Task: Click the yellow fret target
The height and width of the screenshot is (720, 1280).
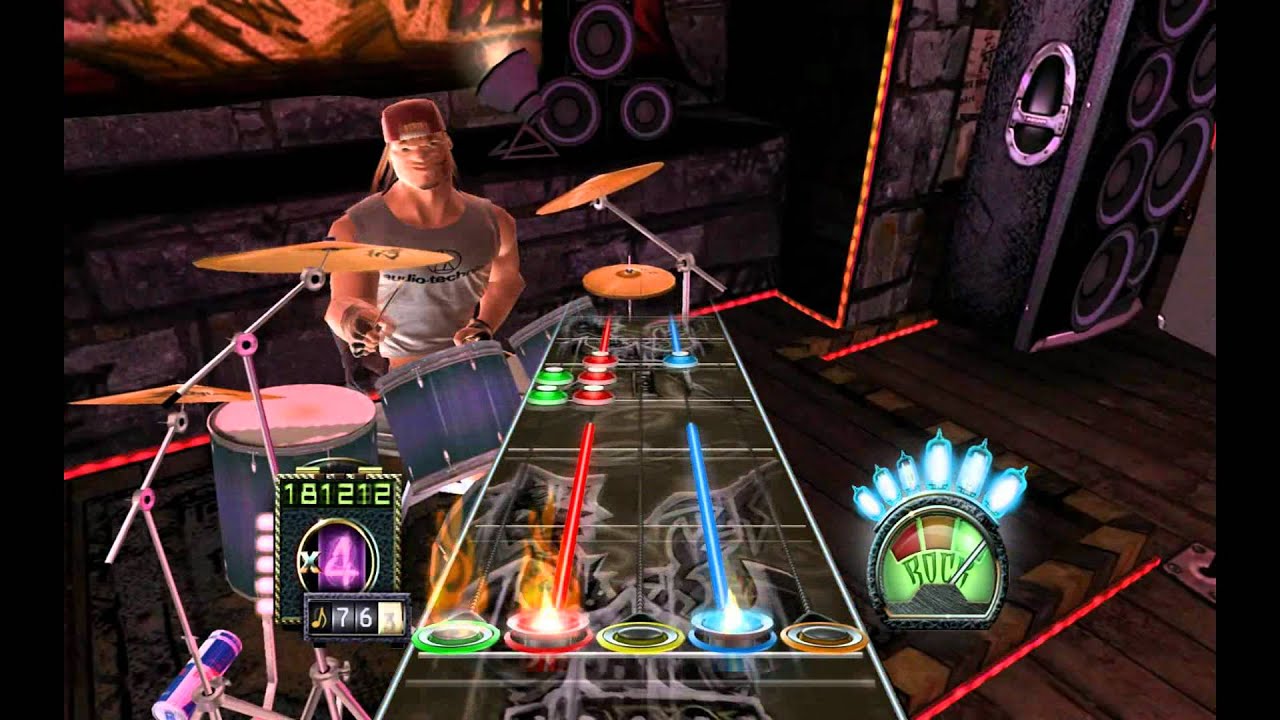Action: (640, 635)
